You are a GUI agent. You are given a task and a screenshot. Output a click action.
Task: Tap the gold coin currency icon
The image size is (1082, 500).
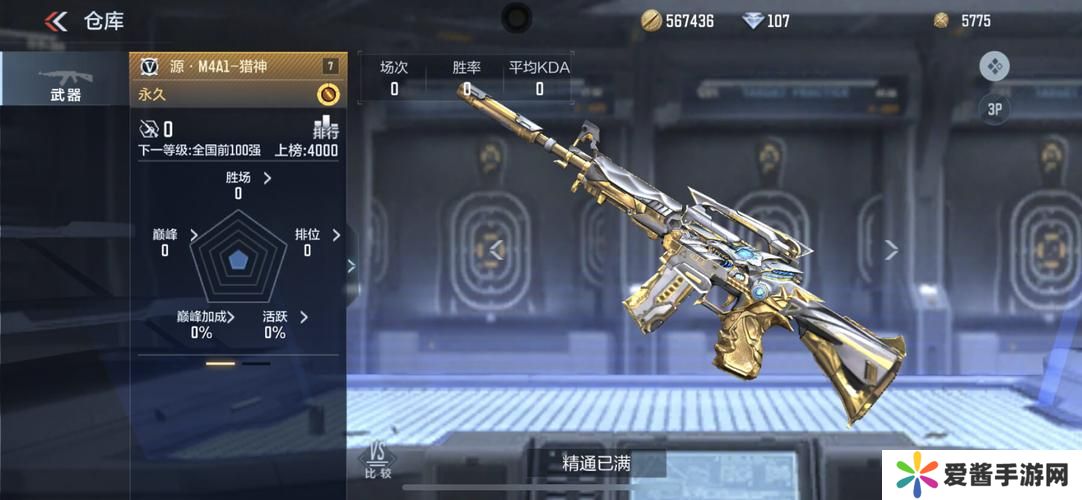(x=652, y=20)
